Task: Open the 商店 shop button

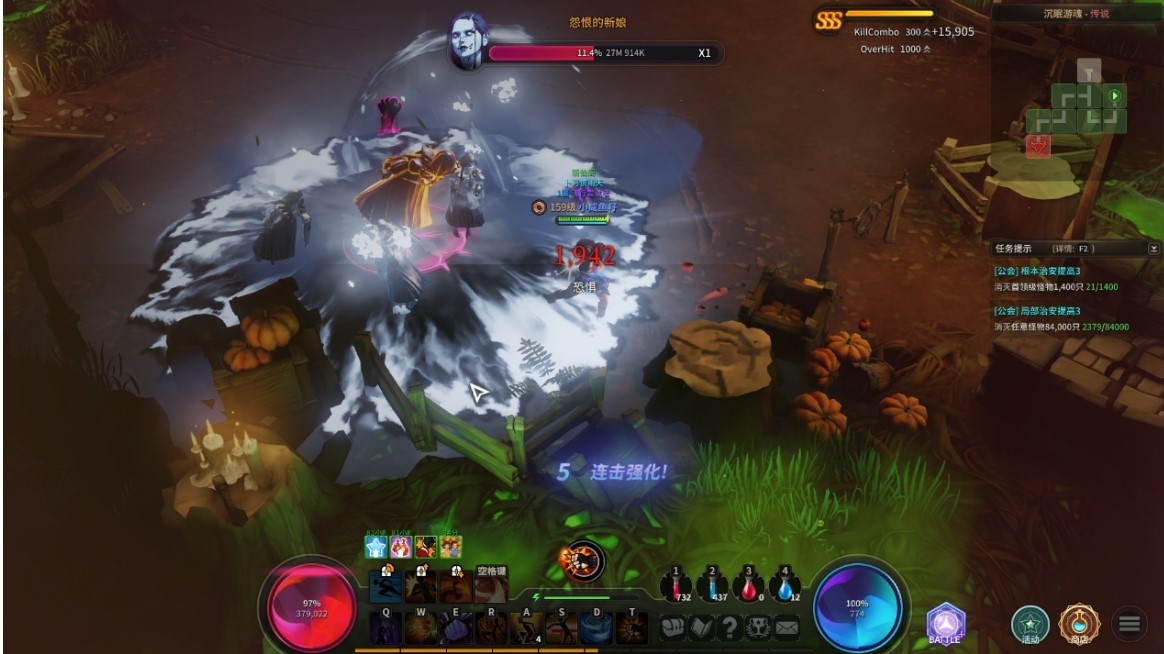Action: coord(1079,623)
